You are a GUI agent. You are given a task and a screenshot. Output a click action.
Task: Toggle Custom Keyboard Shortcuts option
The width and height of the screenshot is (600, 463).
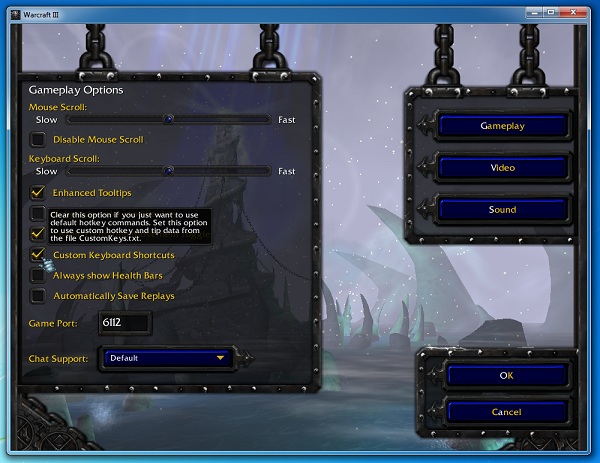click(x=38, y=255)
